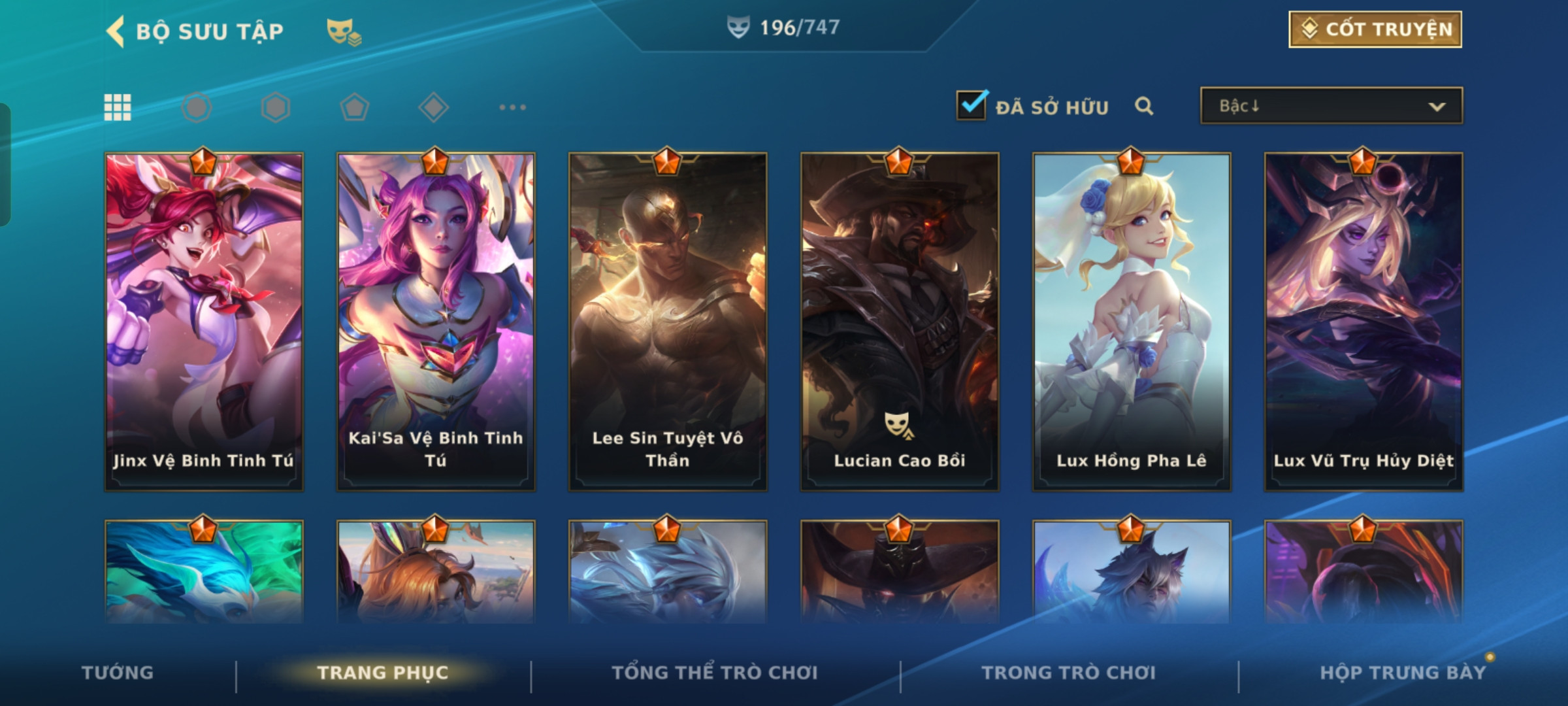
Task: Open the Lux Hồng Pha Lê skin
Action: 1132,322
